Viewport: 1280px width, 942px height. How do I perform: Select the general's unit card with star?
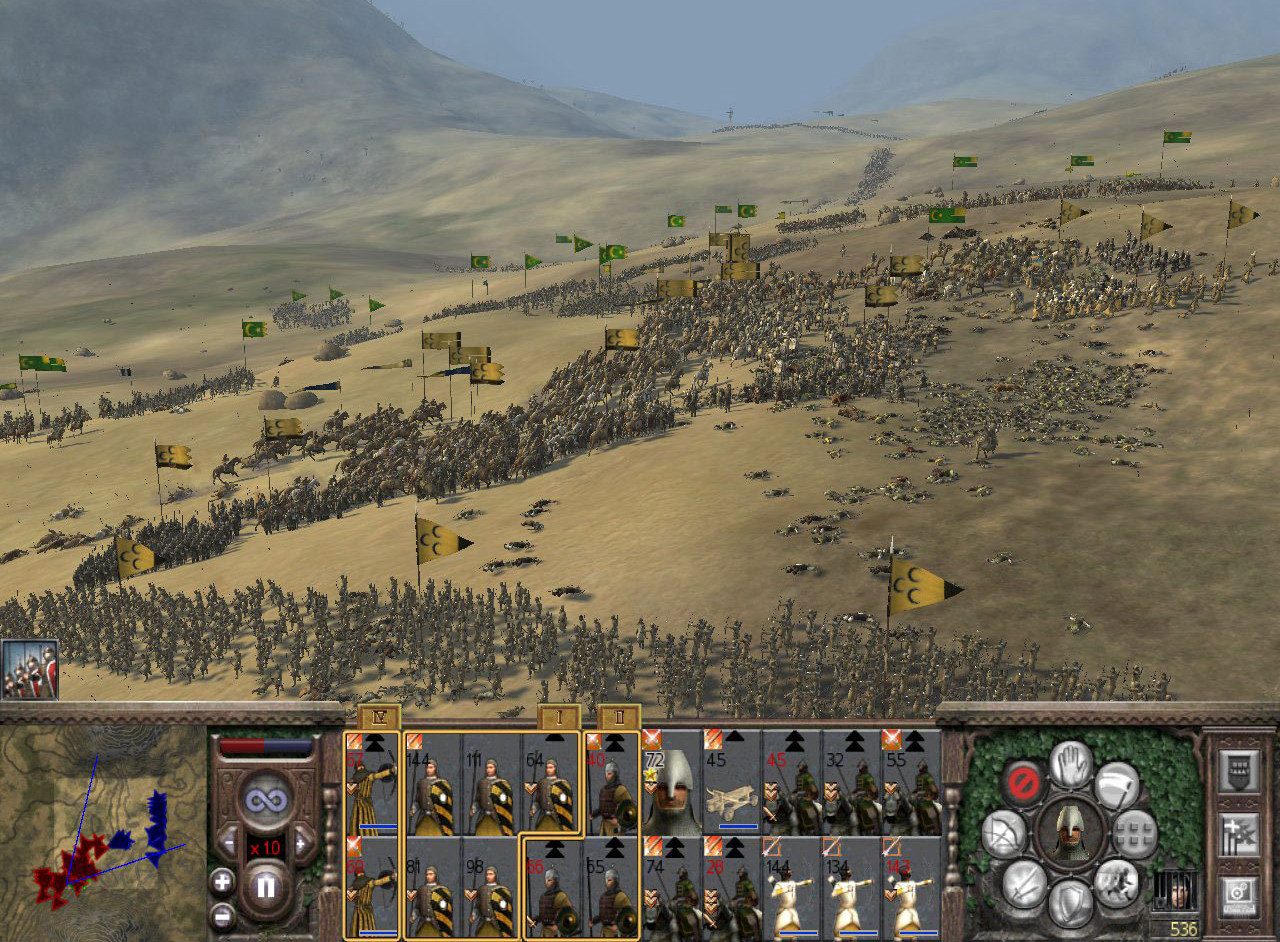(672, 782)
